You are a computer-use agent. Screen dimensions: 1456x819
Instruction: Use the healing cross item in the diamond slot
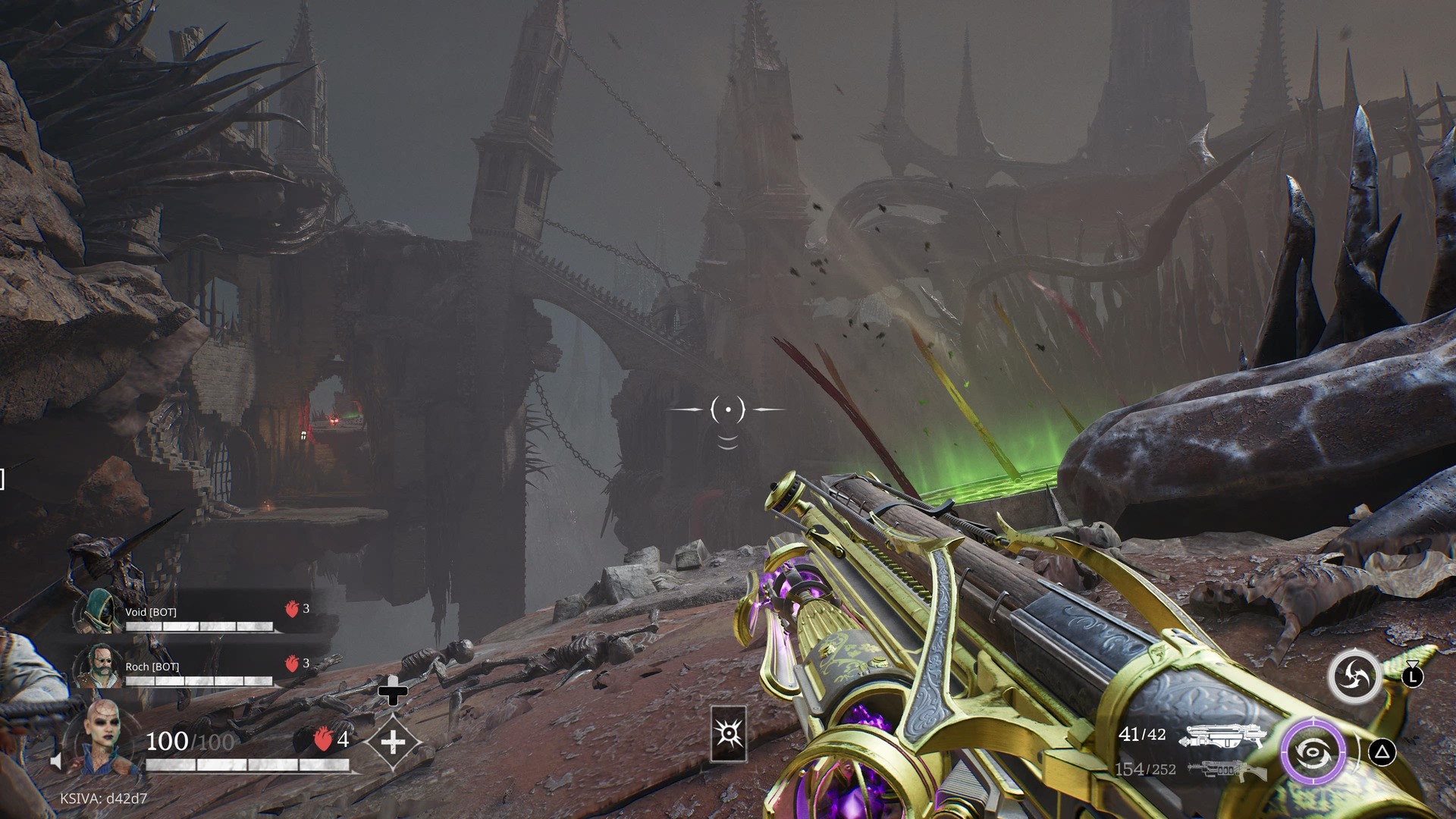click(393, 741)
